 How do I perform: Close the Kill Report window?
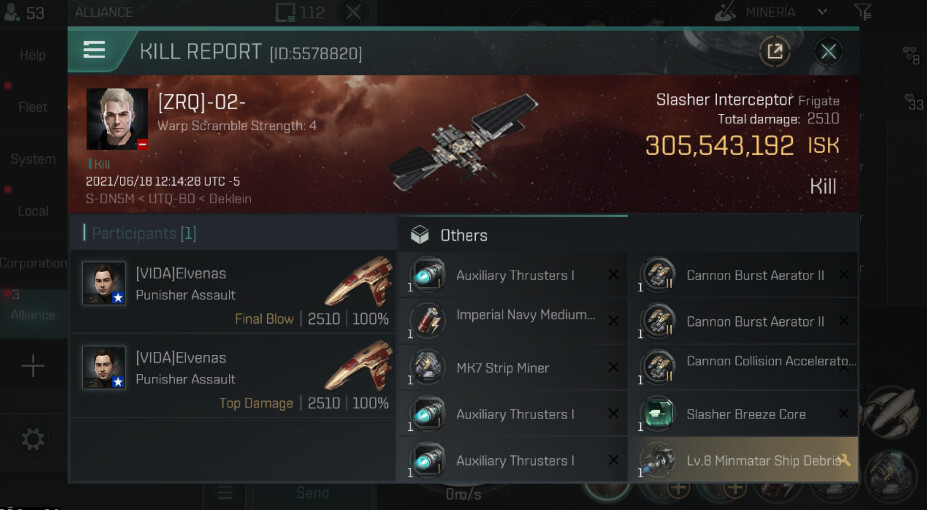coord(828,52)
